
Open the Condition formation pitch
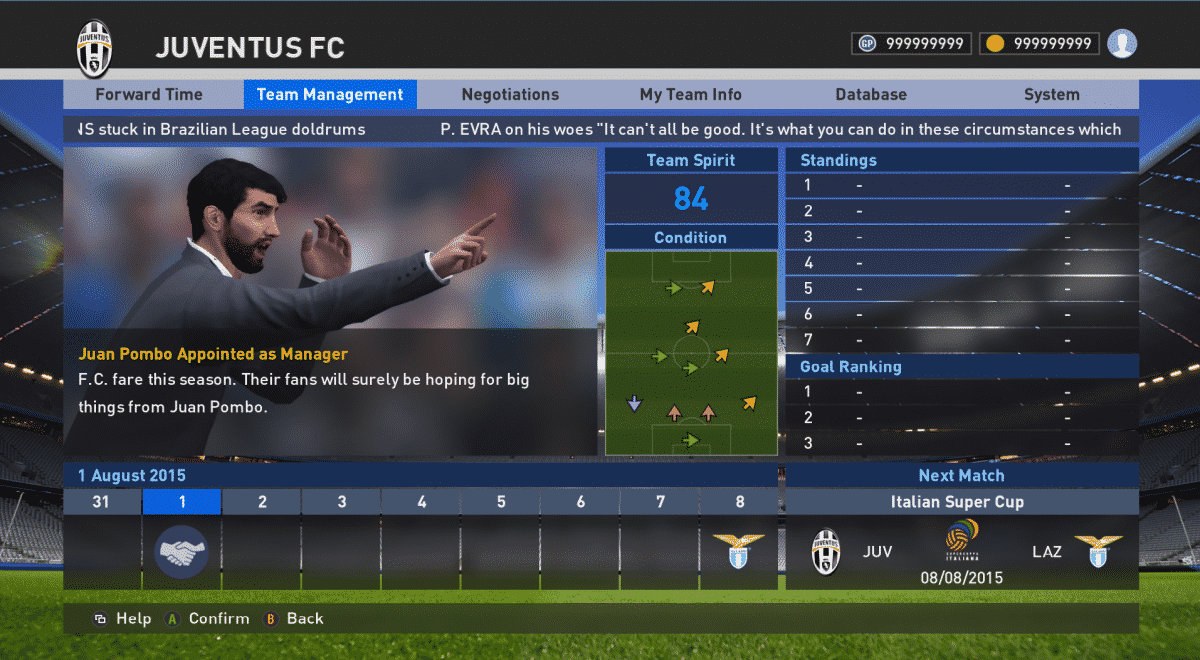[x=691, y=353]
